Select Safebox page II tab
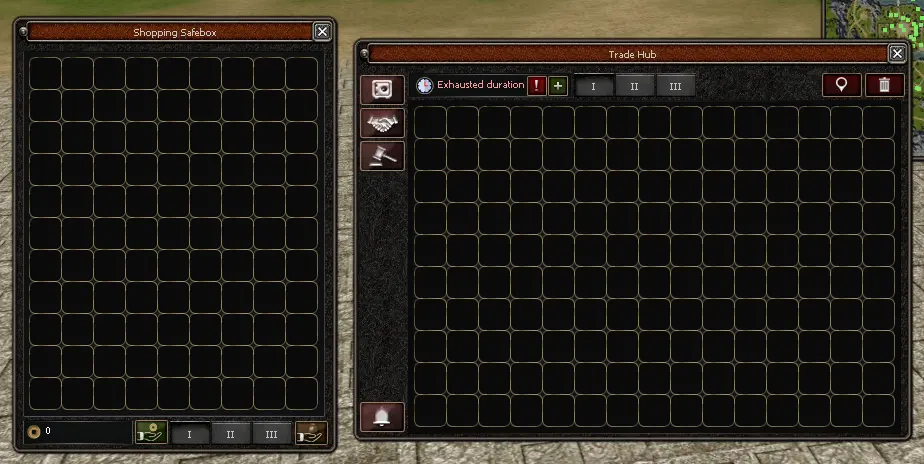This screenshot has width=924, height=464. pyautogui.click(x=230, y=434)
